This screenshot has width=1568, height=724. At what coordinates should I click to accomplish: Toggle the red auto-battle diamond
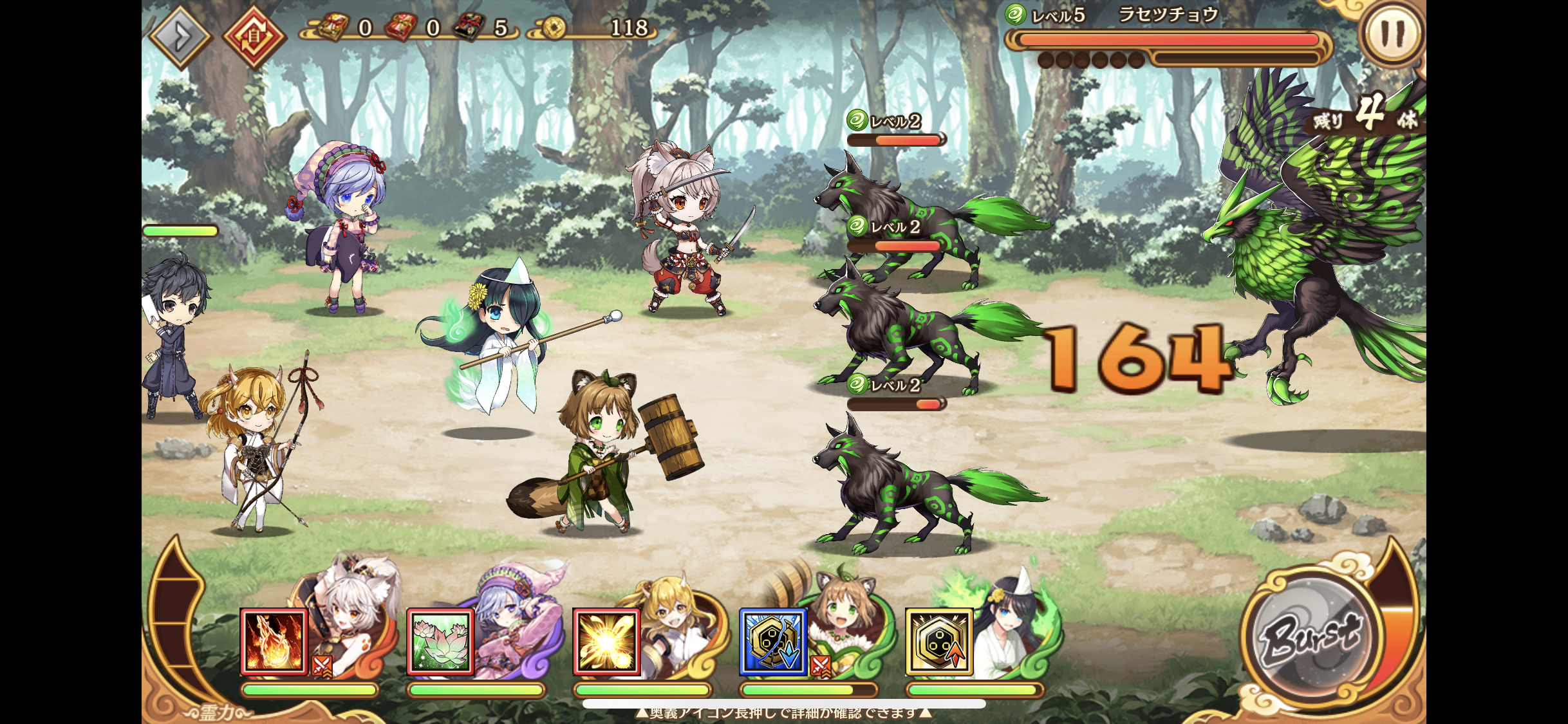(x=254, y=37)
